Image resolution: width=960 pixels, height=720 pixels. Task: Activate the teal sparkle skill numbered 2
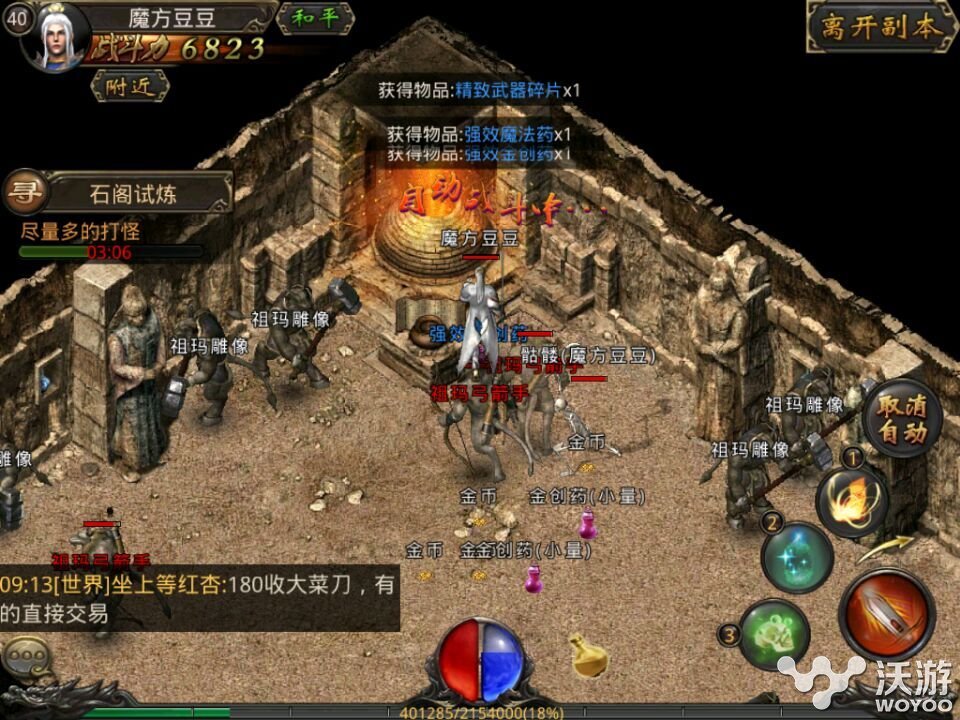[x=797, y=558]
